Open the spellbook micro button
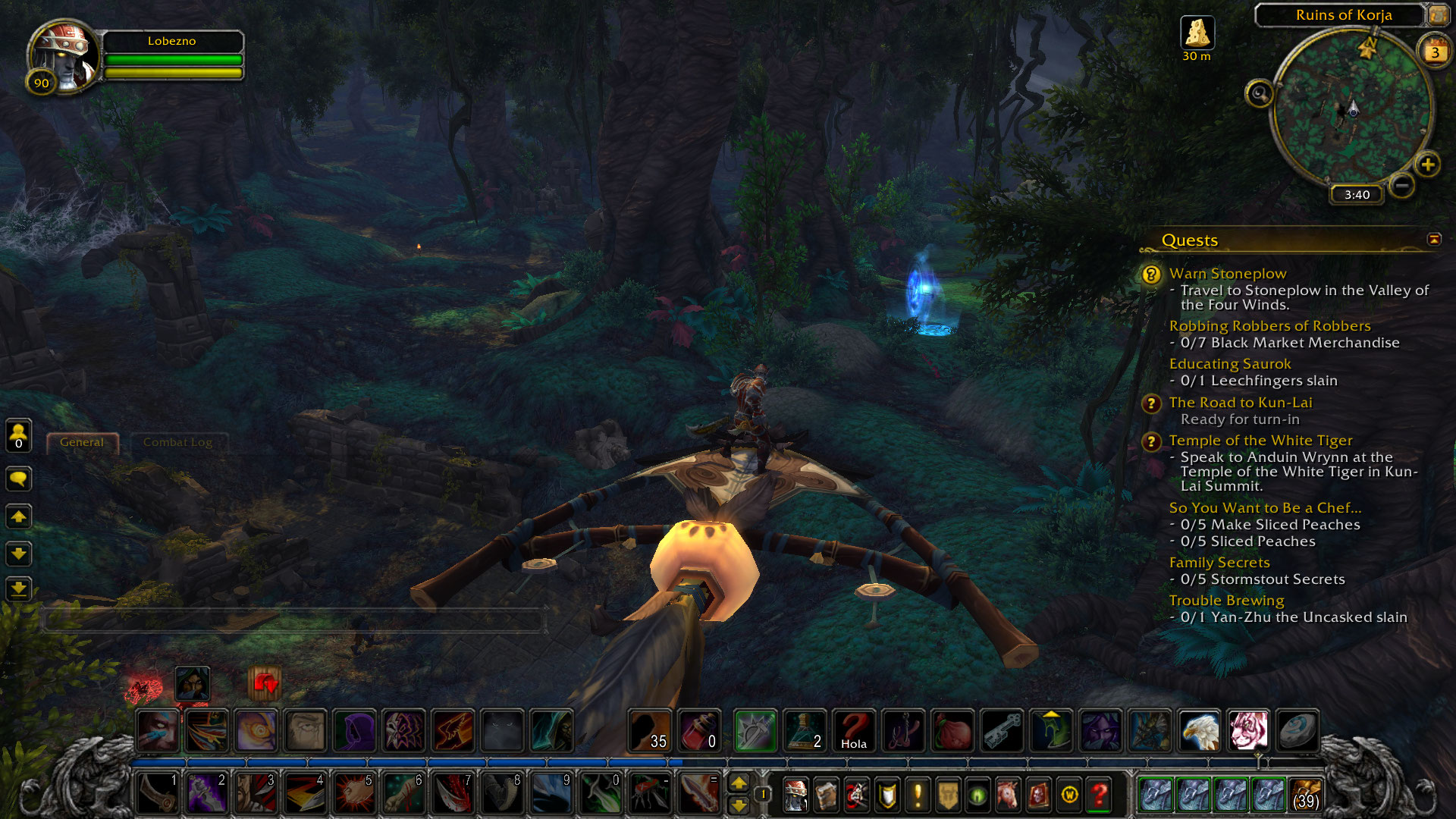Viewport: 1456px width, 819px height. 826,795
